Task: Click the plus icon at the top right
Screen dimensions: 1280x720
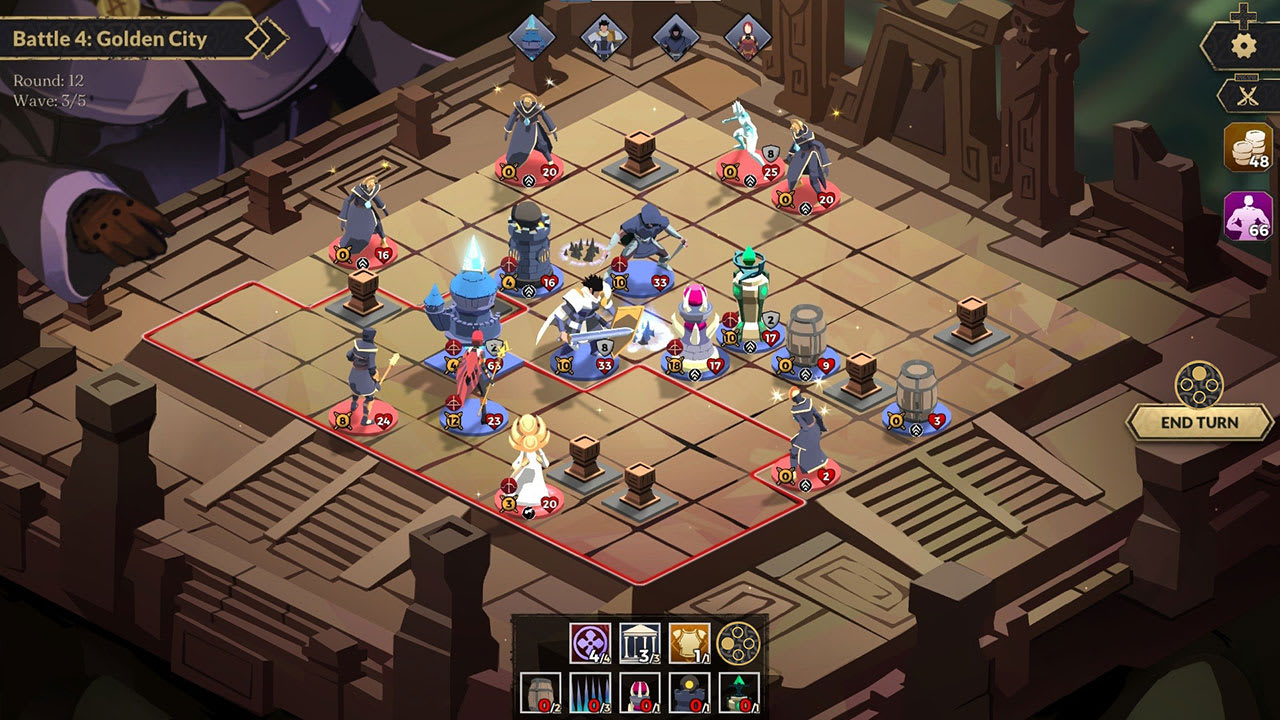Action: pyautogui.click(x=1243, y=15)
